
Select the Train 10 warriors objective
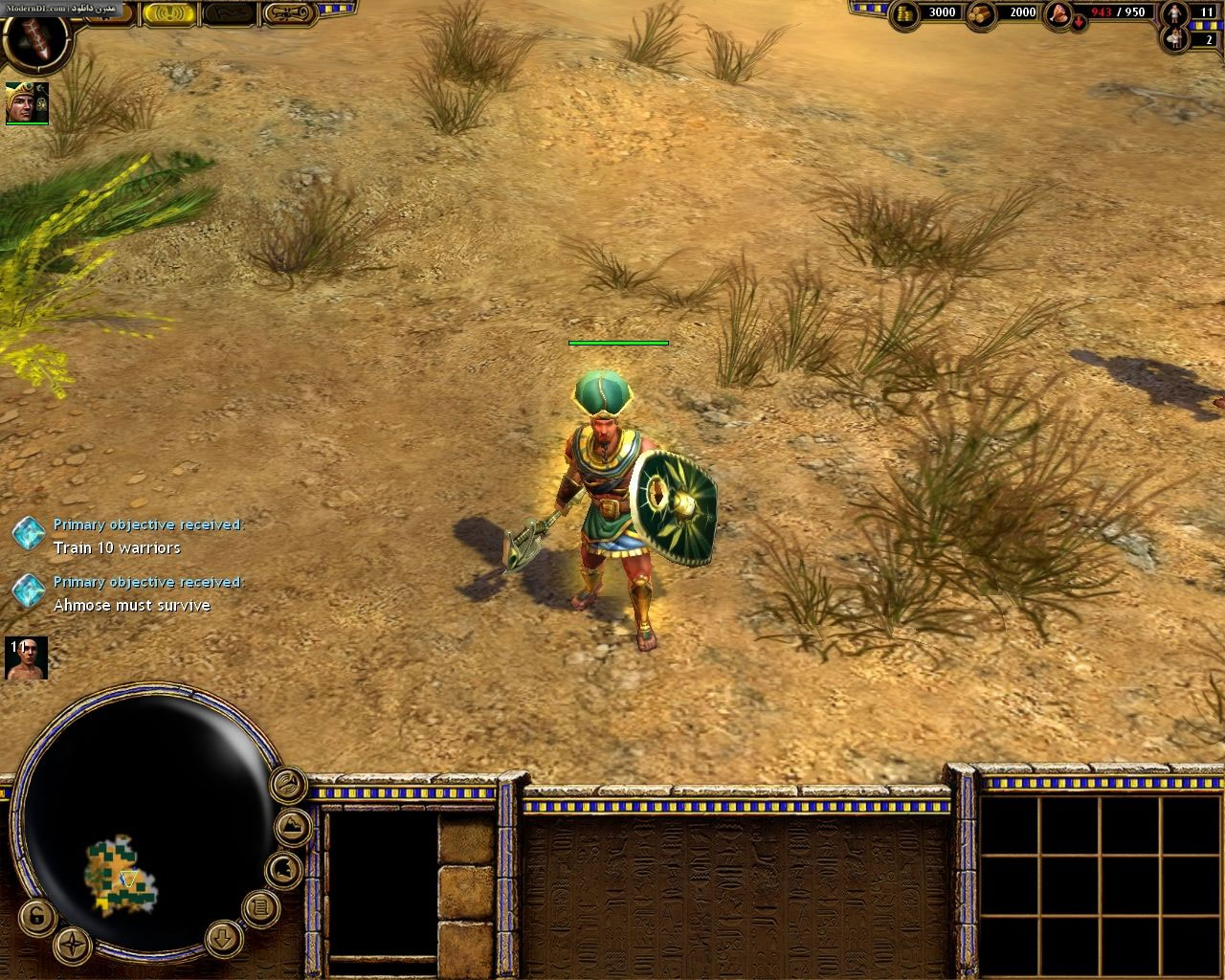117,547
